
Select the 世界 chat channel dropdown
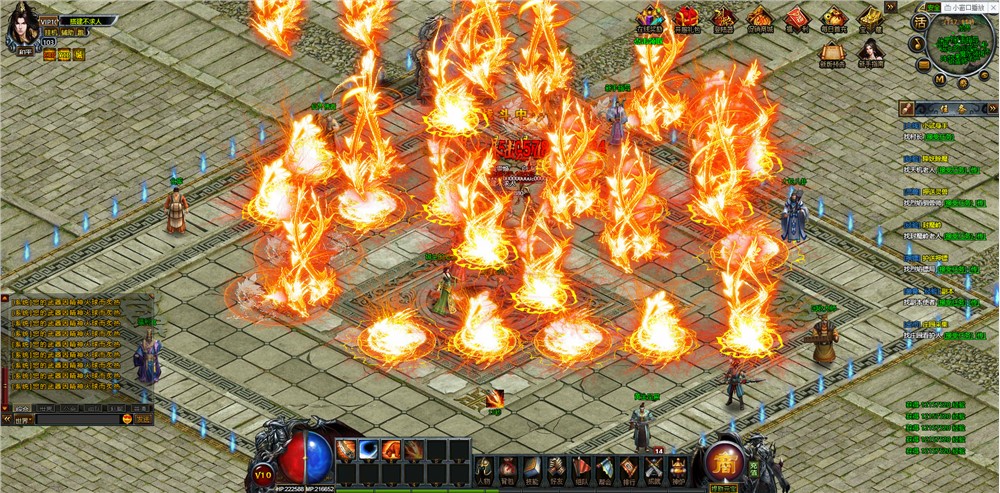tap(23, 420)
